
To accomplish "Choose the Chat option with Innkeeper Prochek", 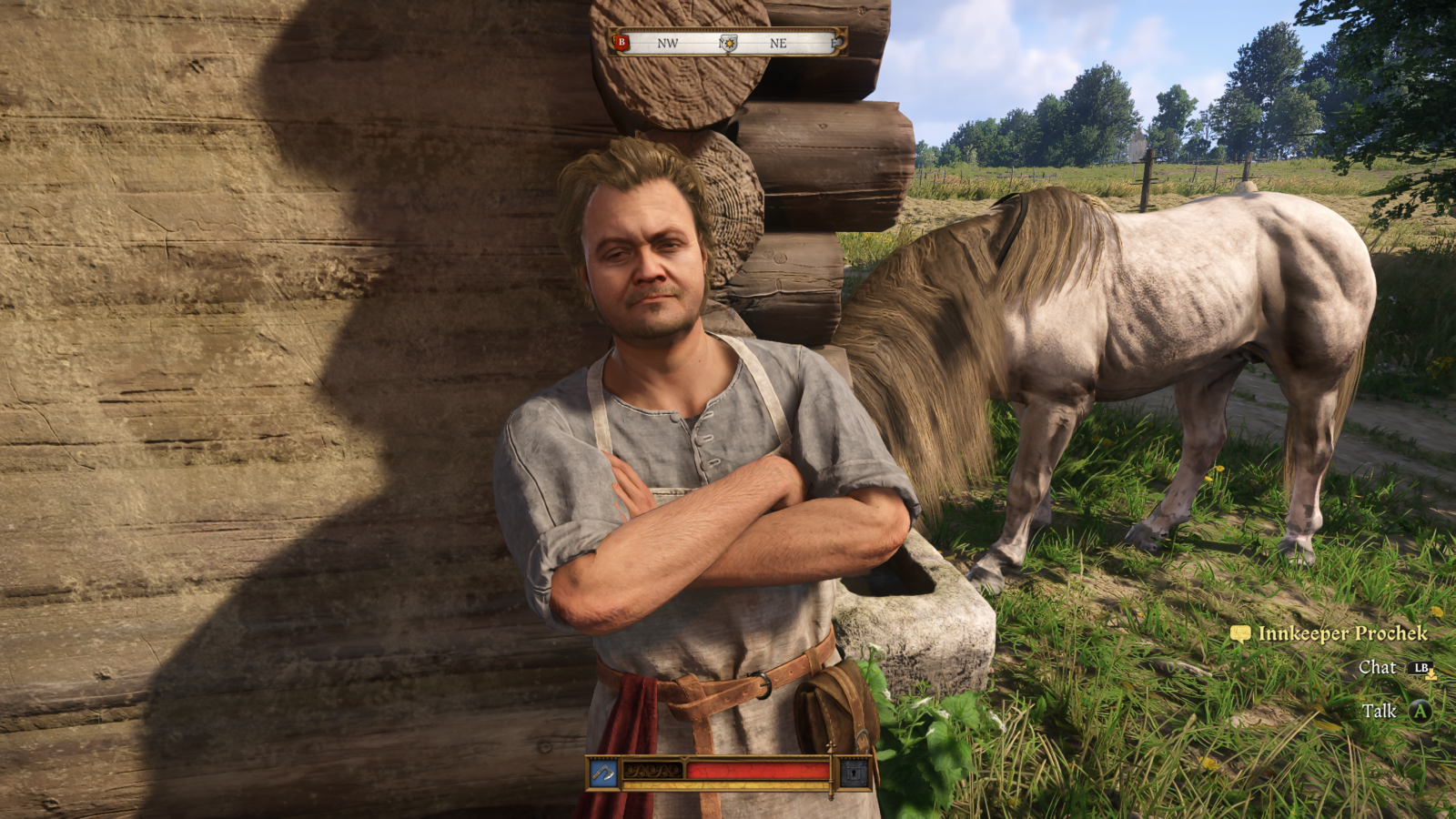I will pos(1377,668).
